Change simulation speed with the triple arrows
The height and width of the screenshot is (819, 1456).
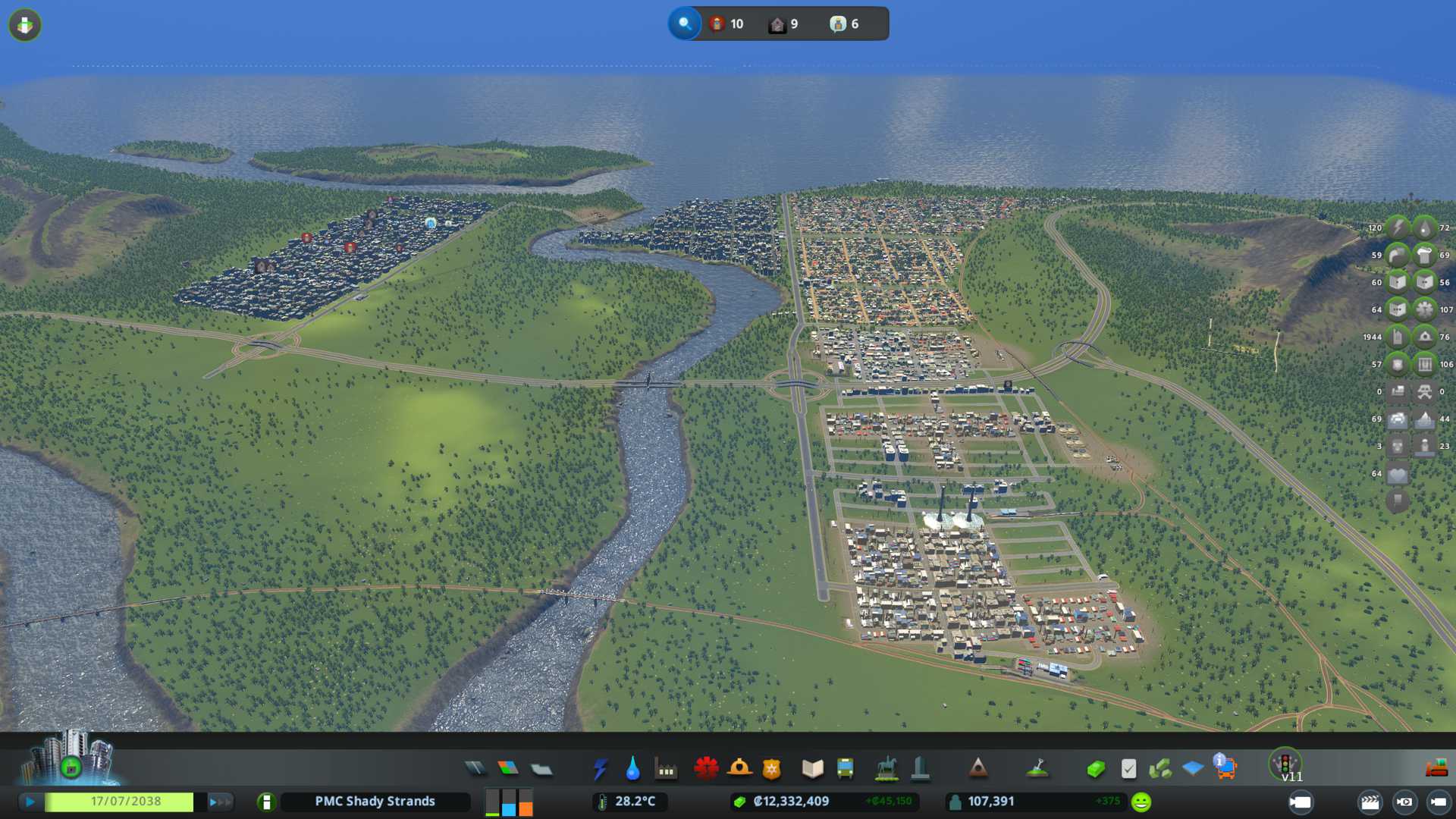point(220,802)
